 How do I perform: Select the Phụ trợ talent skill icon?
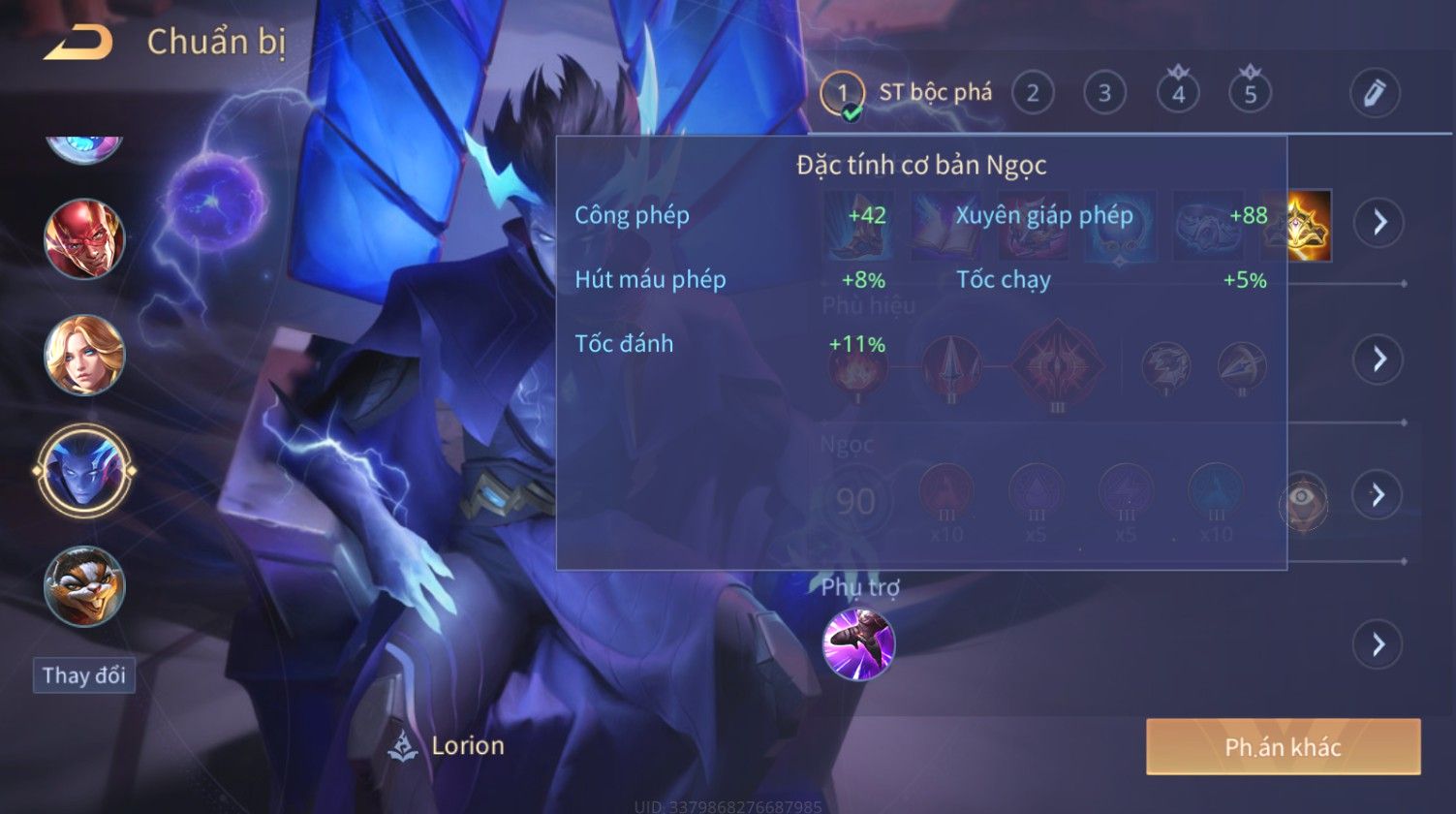(858, 644)
